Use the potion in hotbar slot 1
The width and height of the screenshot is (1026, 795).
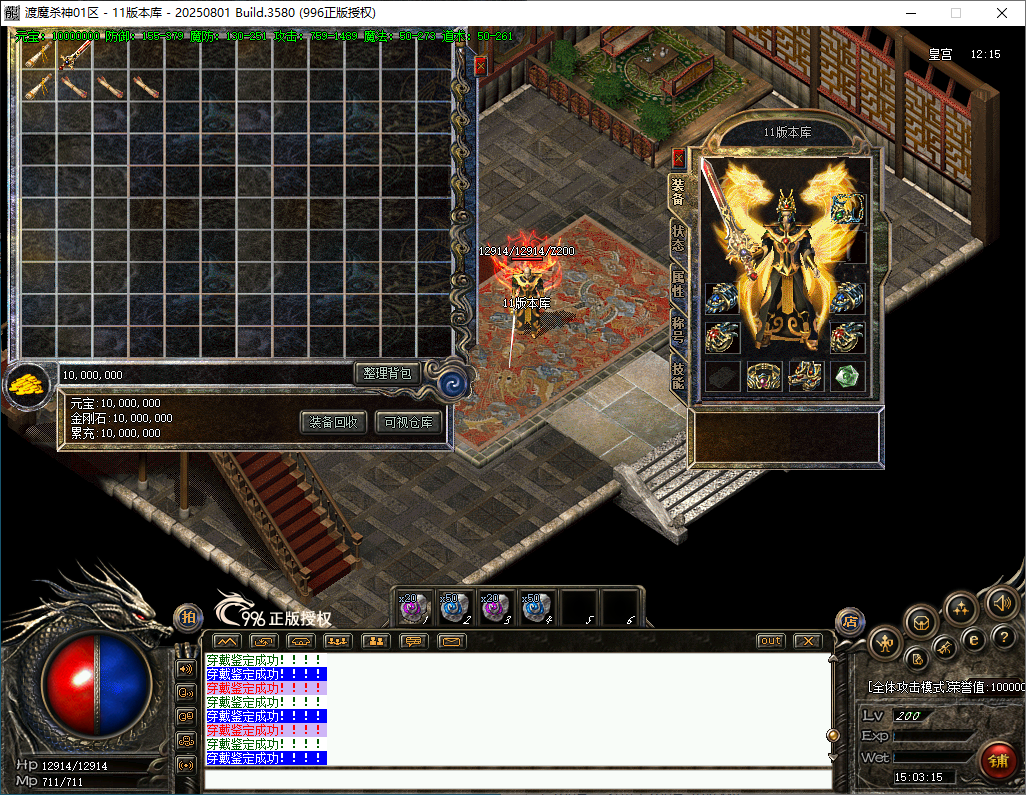[415, 608]
